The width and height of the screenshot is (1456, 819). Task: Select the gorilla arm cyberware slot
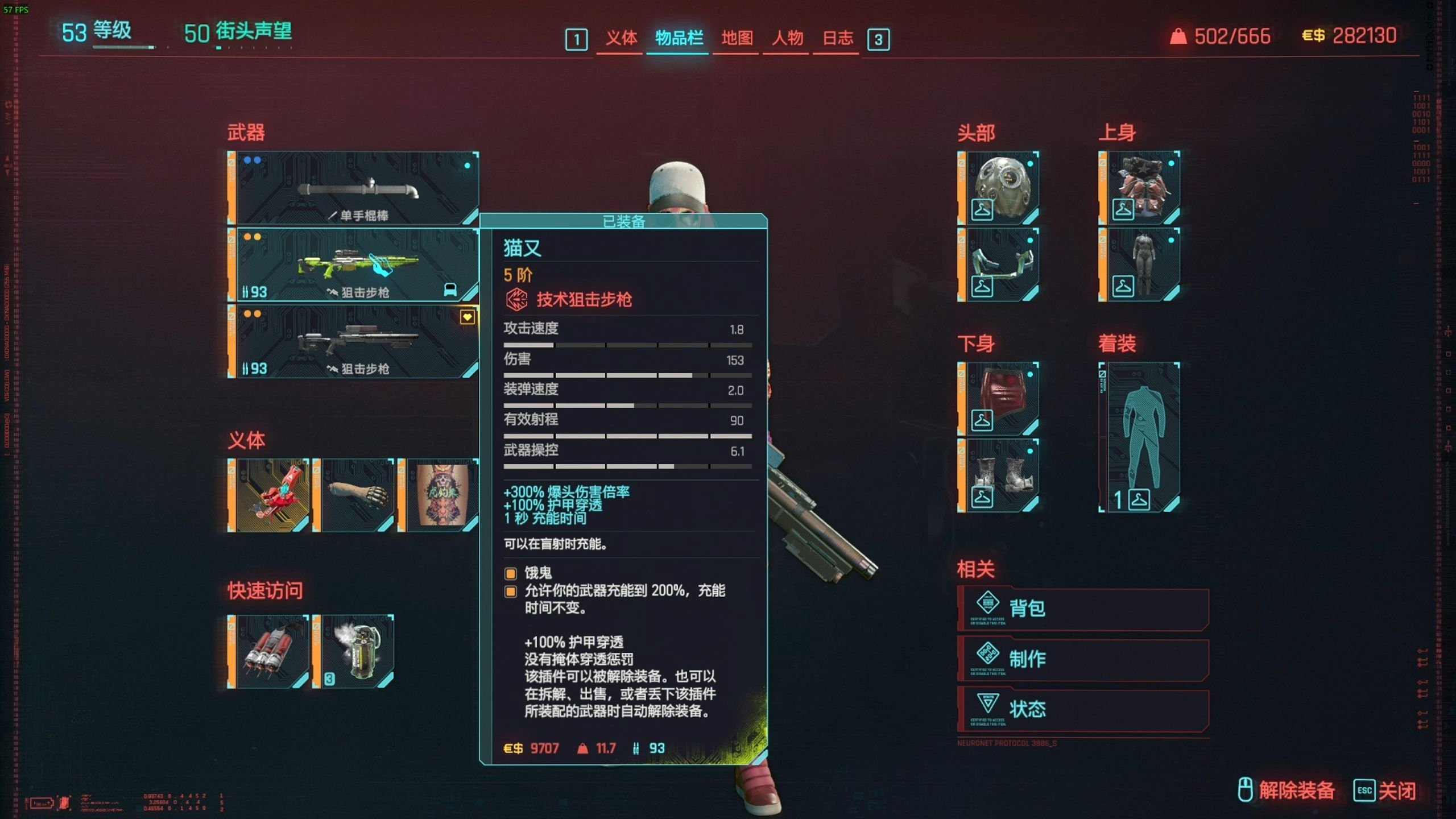(x=354, y=495)
